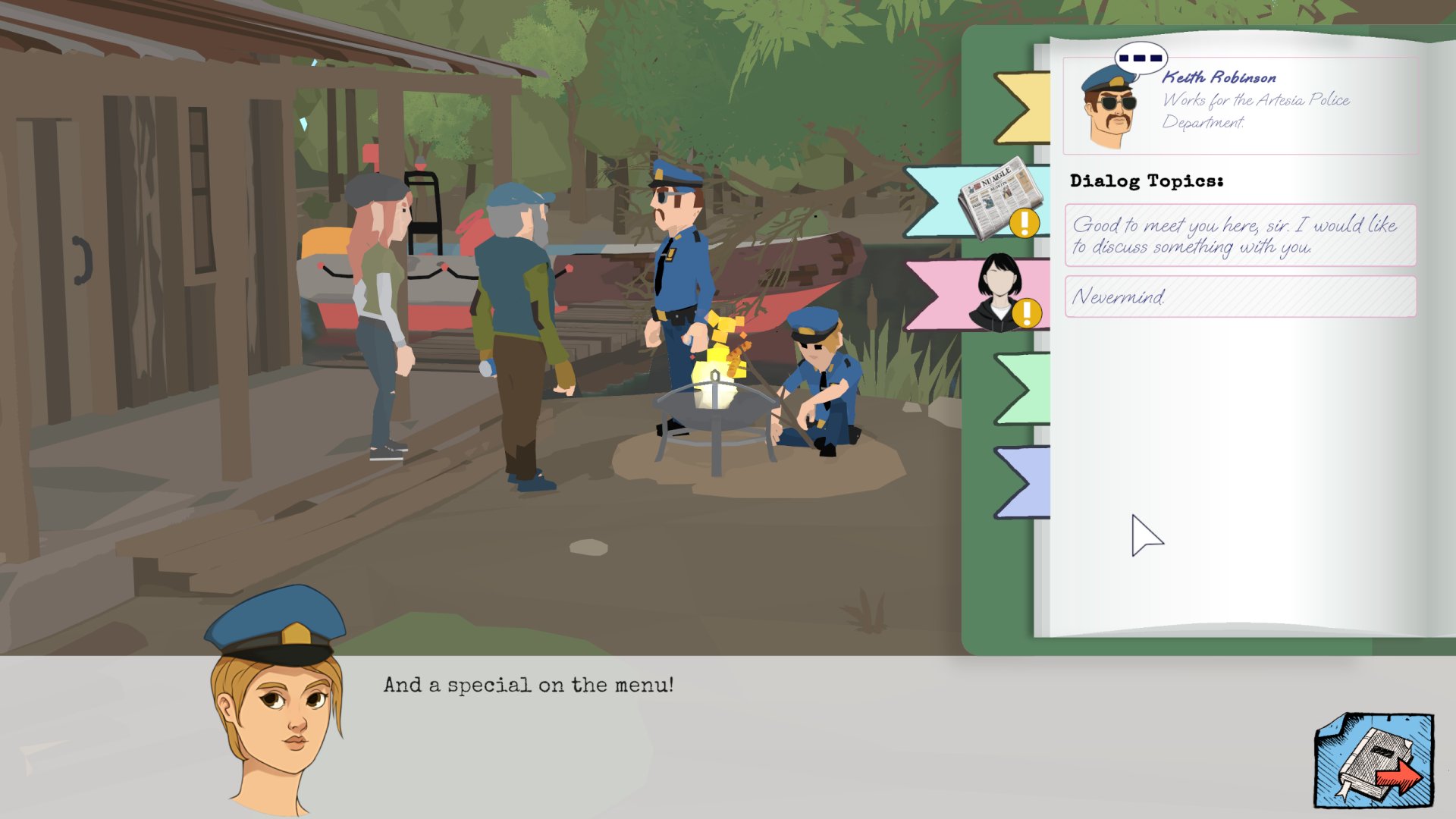Select the "Nevermind" dialog option
This screenshot has height=819, width=1456.
[1240, 297]
